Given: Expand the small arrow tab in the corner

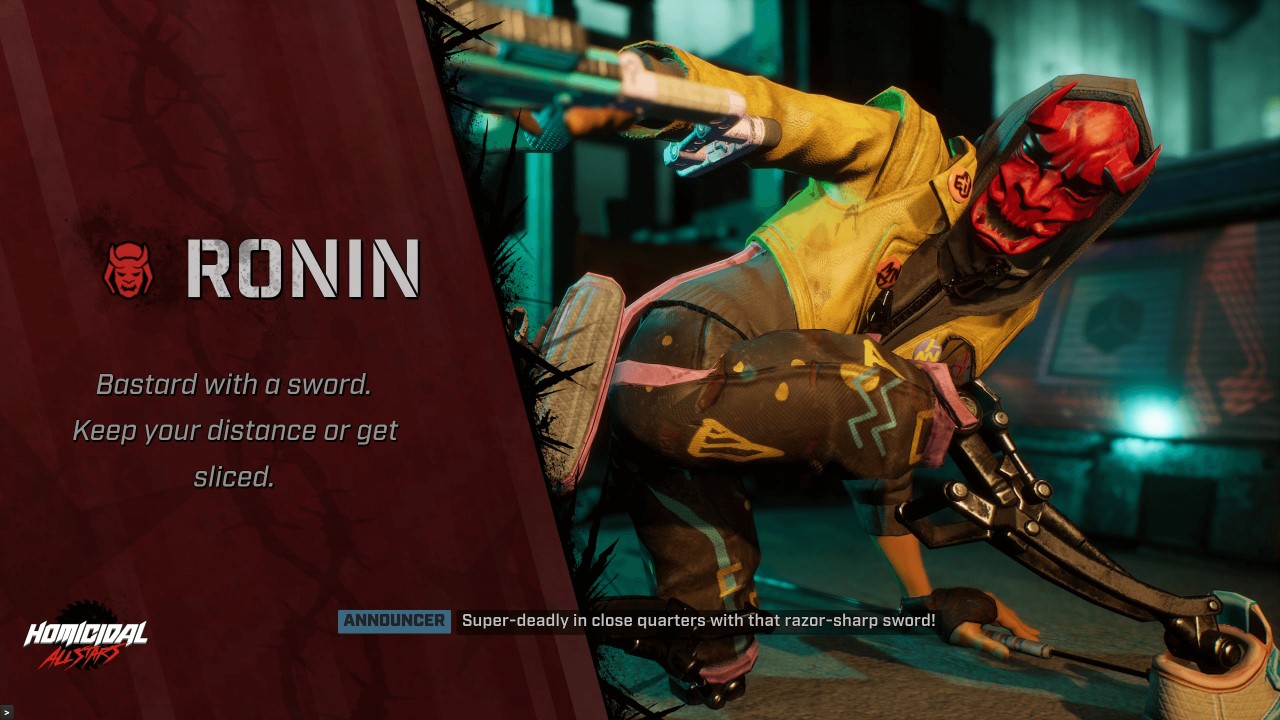Looking at the screenshot, I should tap(6, 712).
